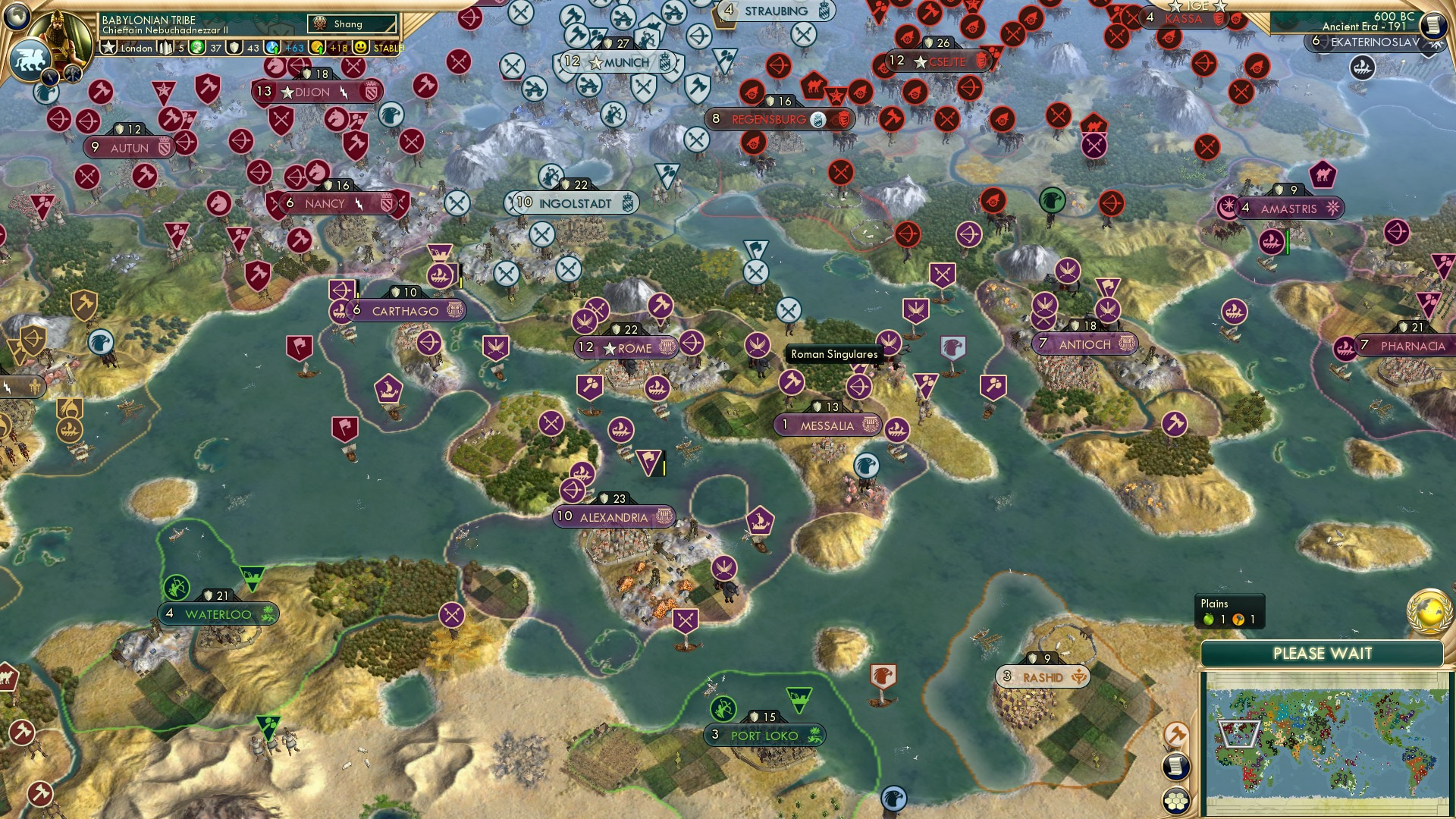Click the gold coin icon showing +18
1456x819 pixels.
coord(317,48)
